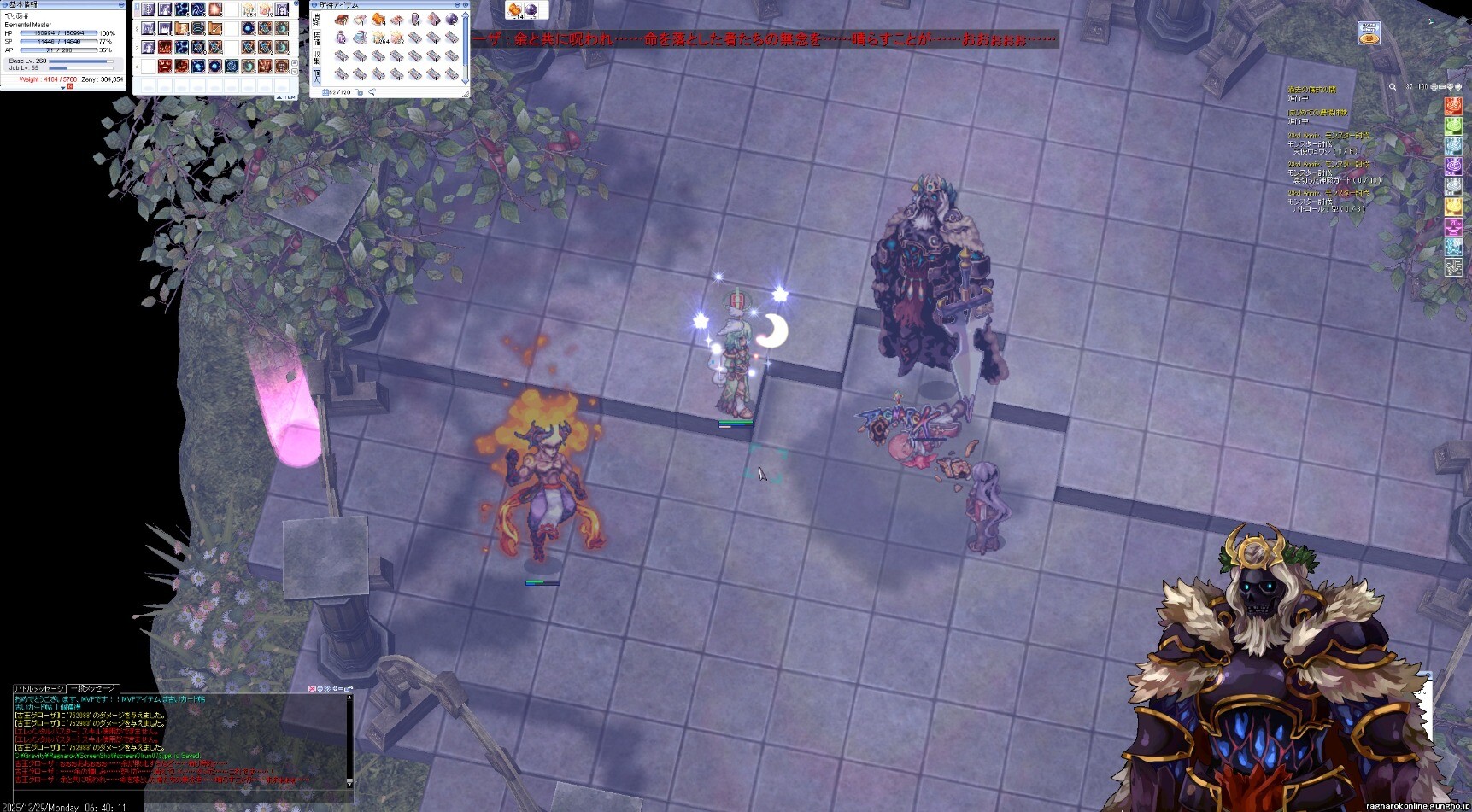
Task: Show the 収集 inventory tab
Action: pyautogui.click(x=316, y=59)
